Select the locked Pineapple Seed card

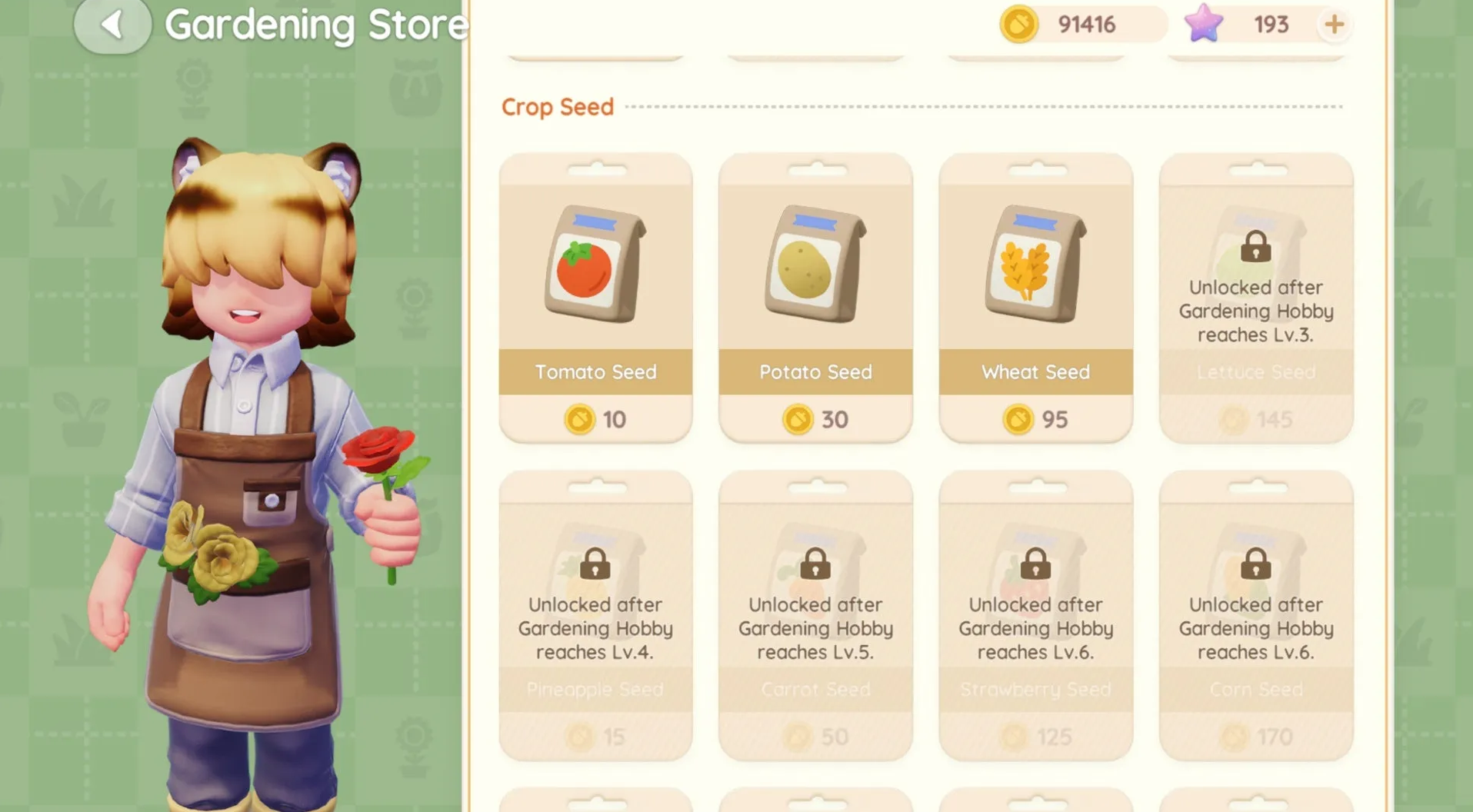(595, 615)
